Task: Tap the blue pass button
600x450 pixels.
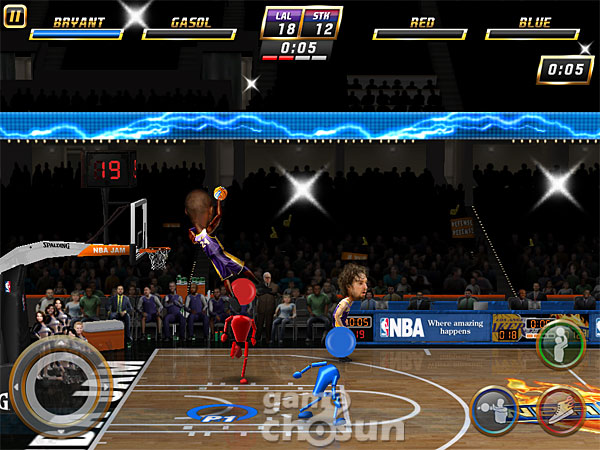Action: pyautogui.click(x=495, y=410)
